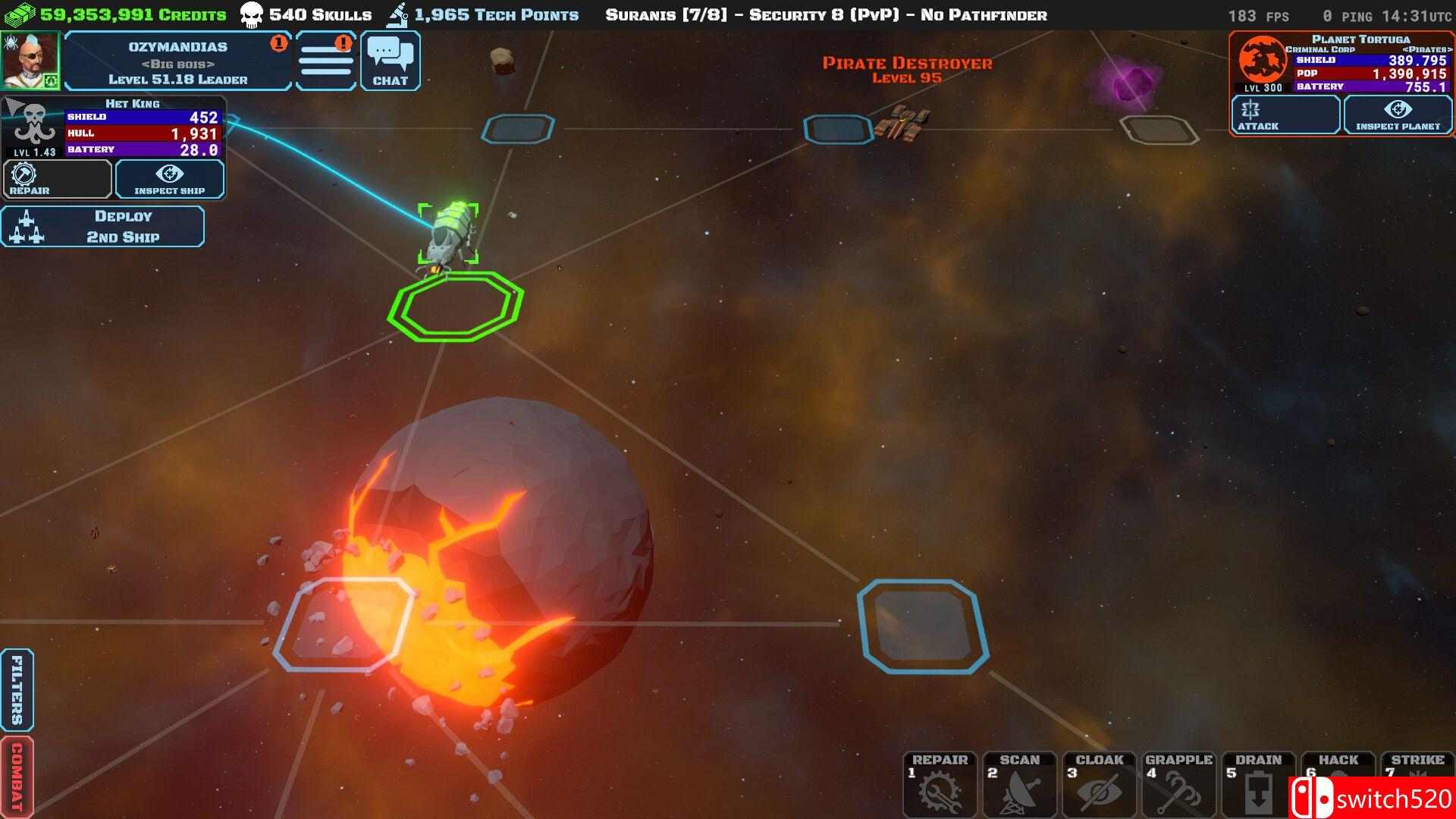
Task: Deploy the 2nd ship
Action: (103, 226)
